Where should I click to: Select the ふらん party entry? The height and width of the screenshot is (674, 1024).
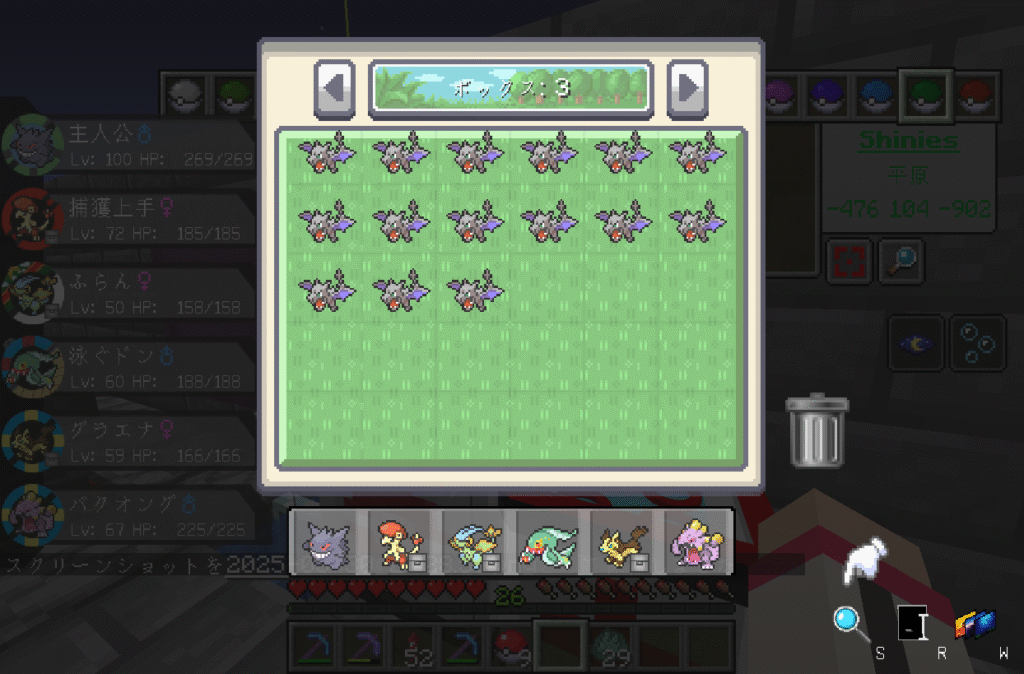(x=130, y=291)
